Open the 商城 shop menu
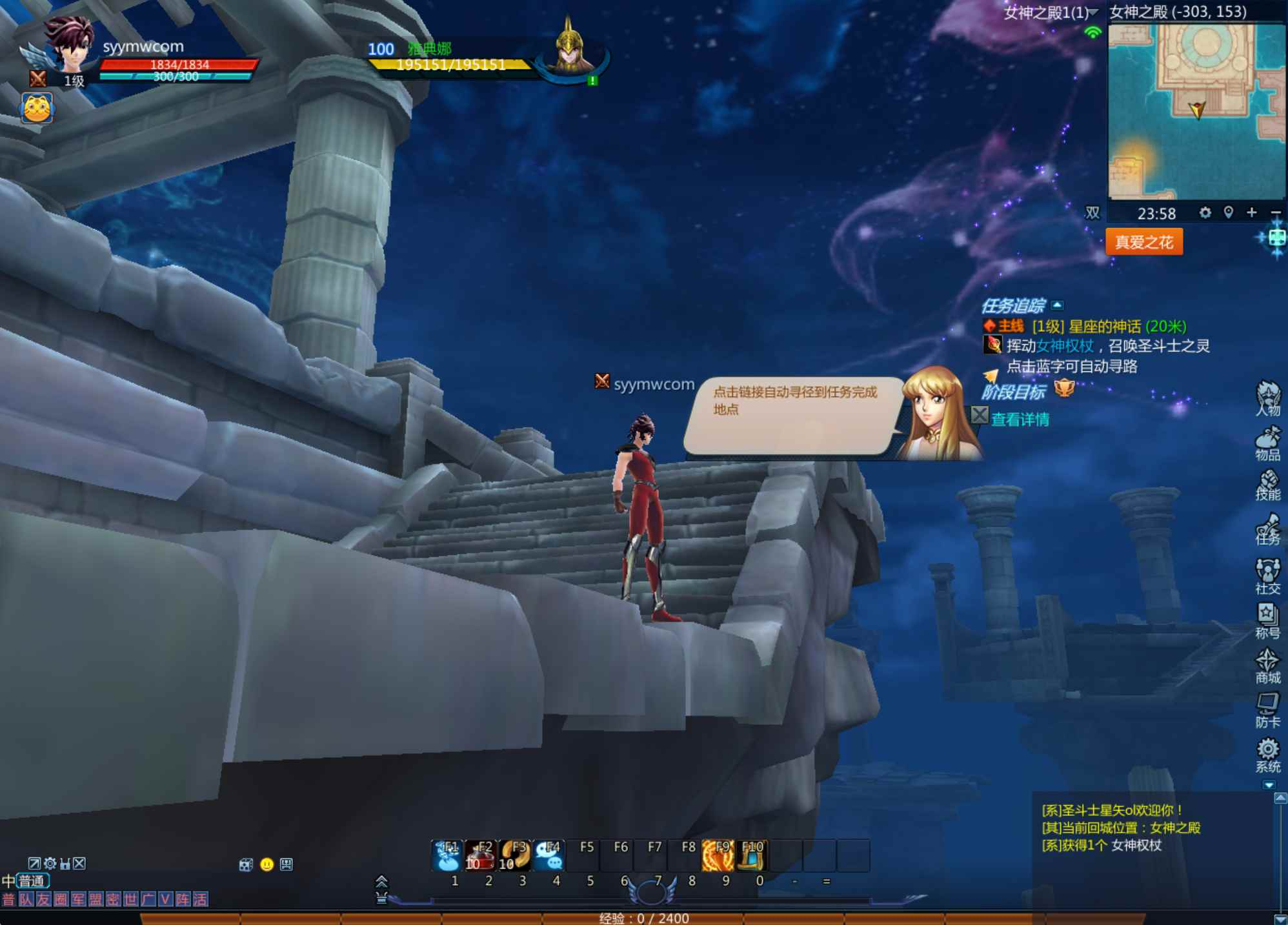1288x925 pixels. click(x=1267, y=666)
